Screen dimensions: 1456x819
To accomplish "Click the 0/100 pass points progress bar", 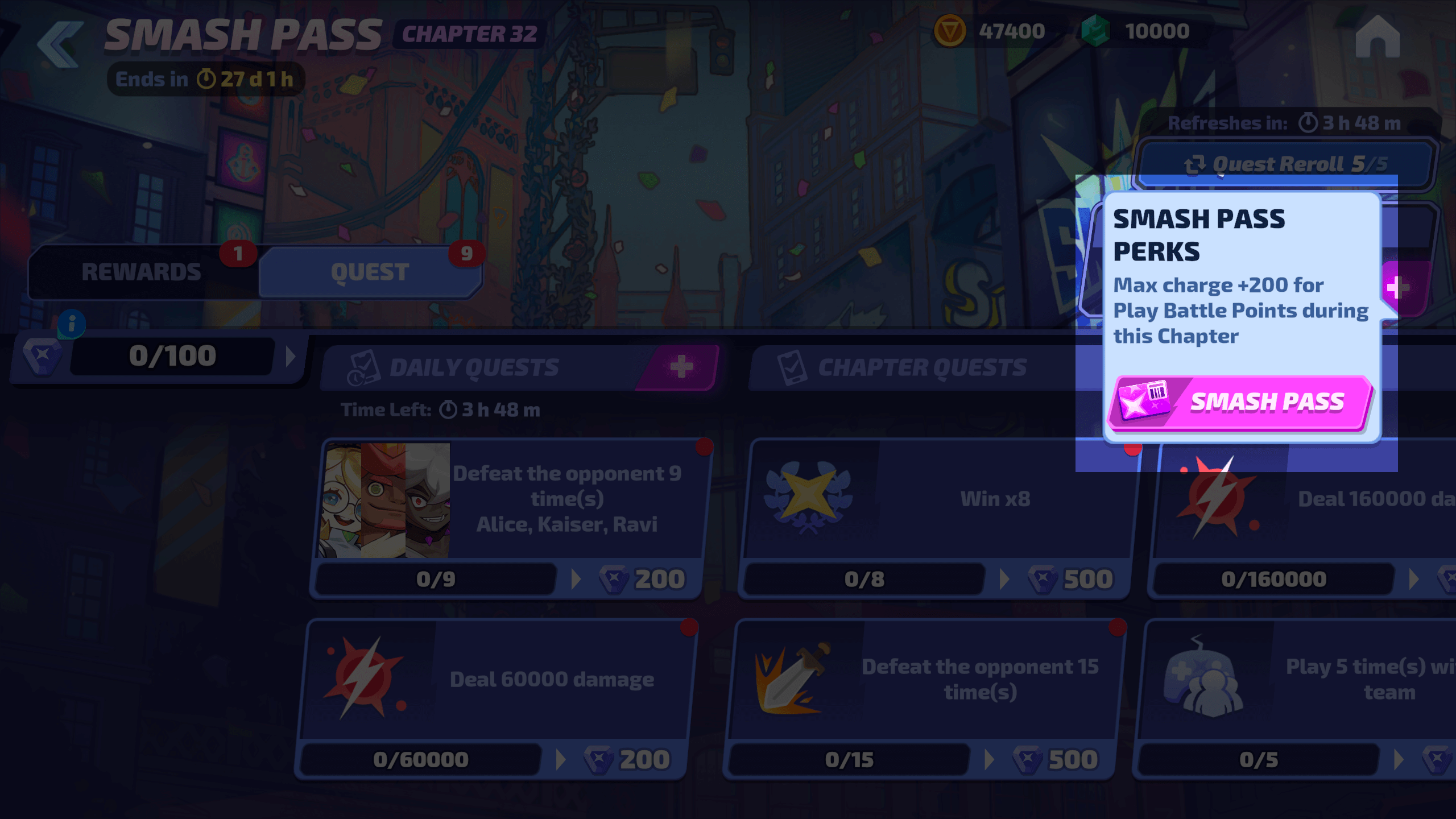I will (172, 357).
